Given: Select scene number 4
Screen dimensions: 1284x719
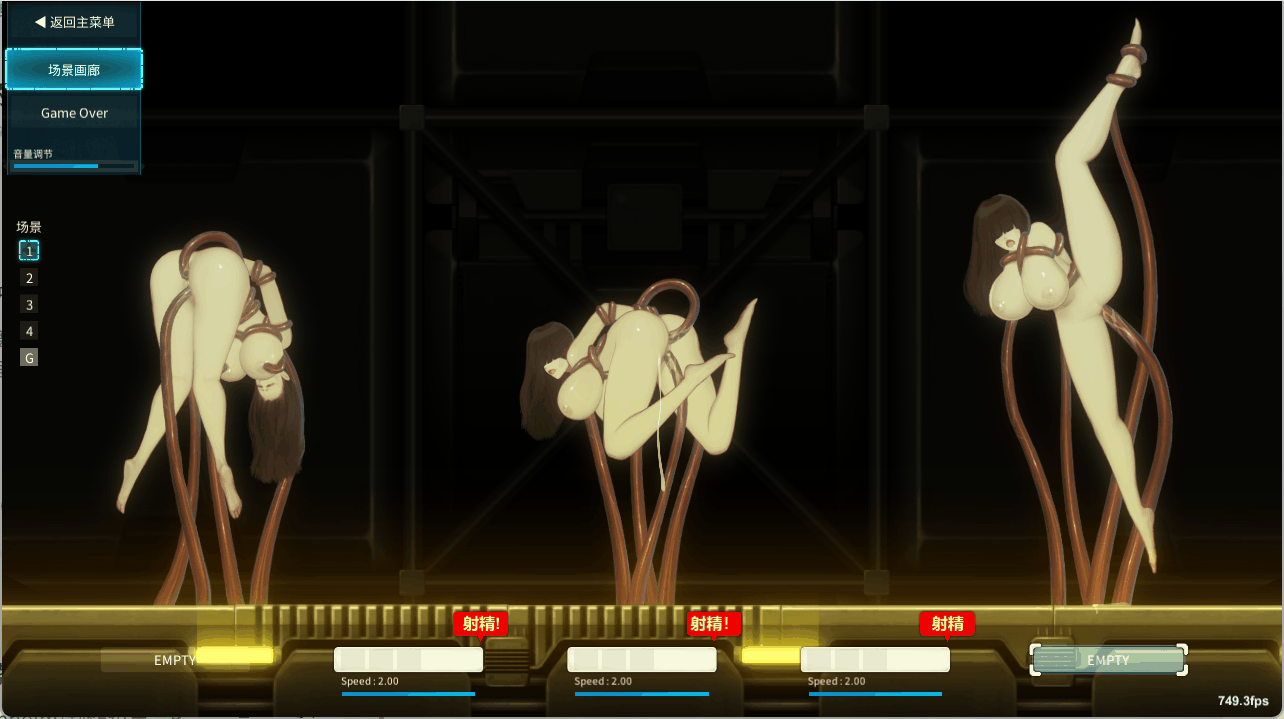Looking at the screenshot, I should pyautogui.click(x=30, y=331).
